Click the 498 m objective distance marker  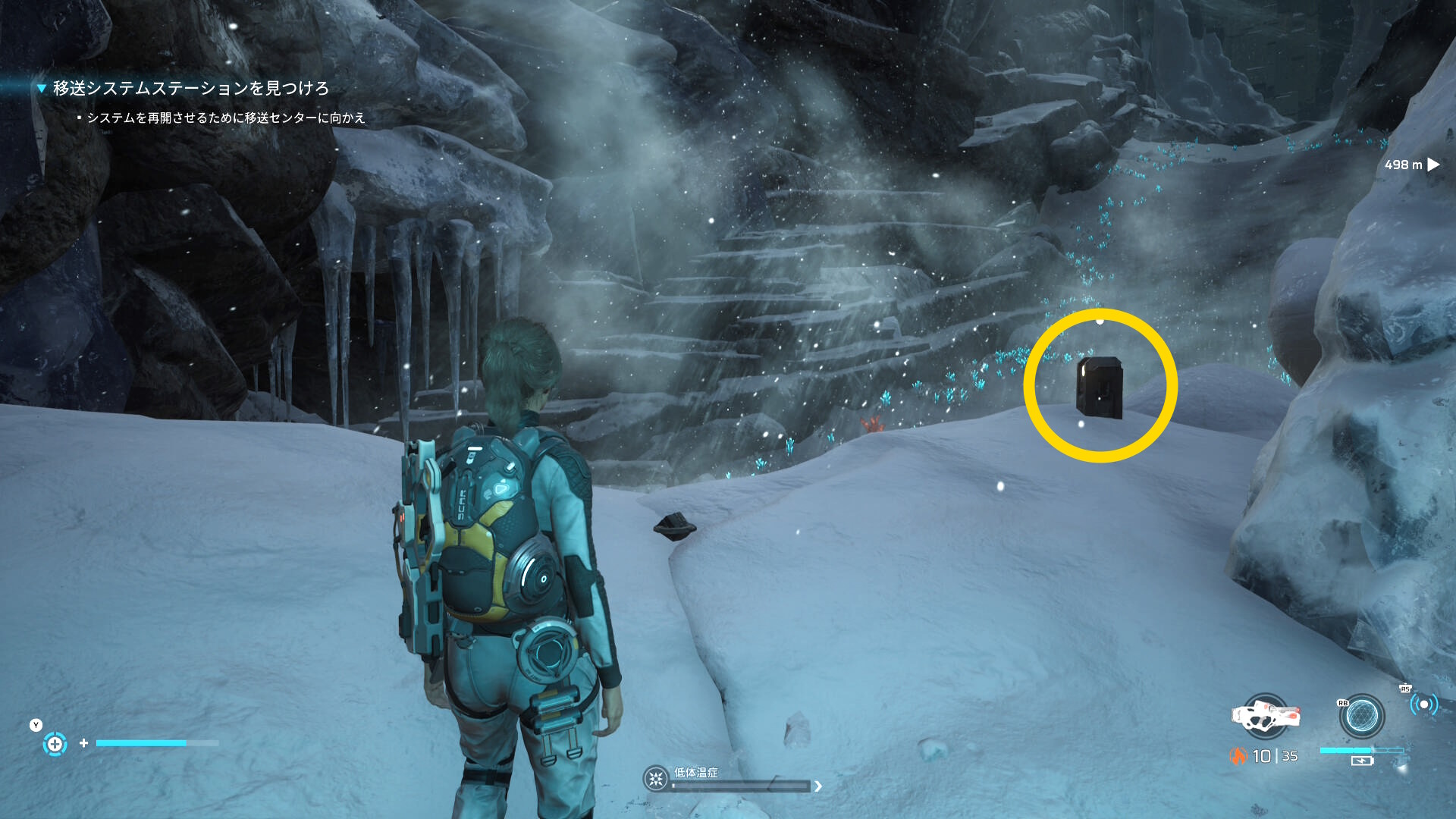pos(1410,165)
